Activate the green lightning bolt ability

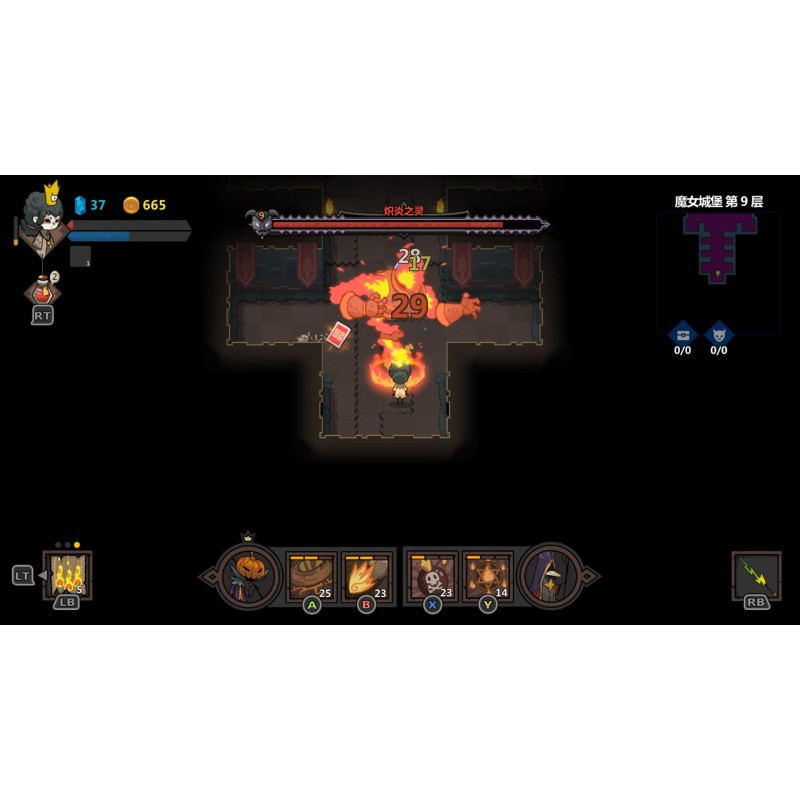point(756,575)
